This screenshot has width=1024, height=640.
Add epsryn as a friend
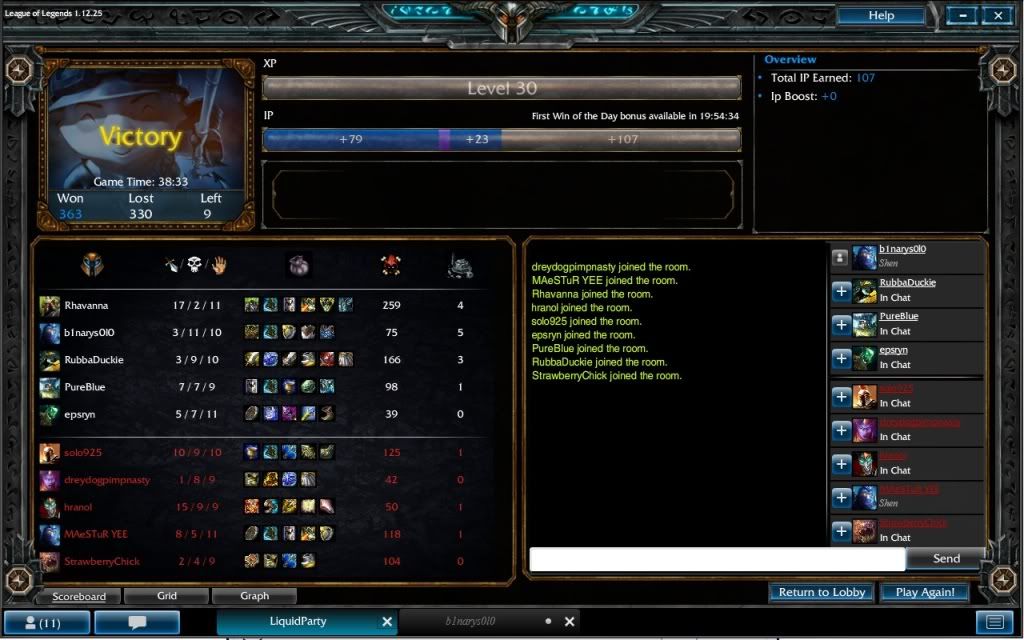click(x=841, y=358)
